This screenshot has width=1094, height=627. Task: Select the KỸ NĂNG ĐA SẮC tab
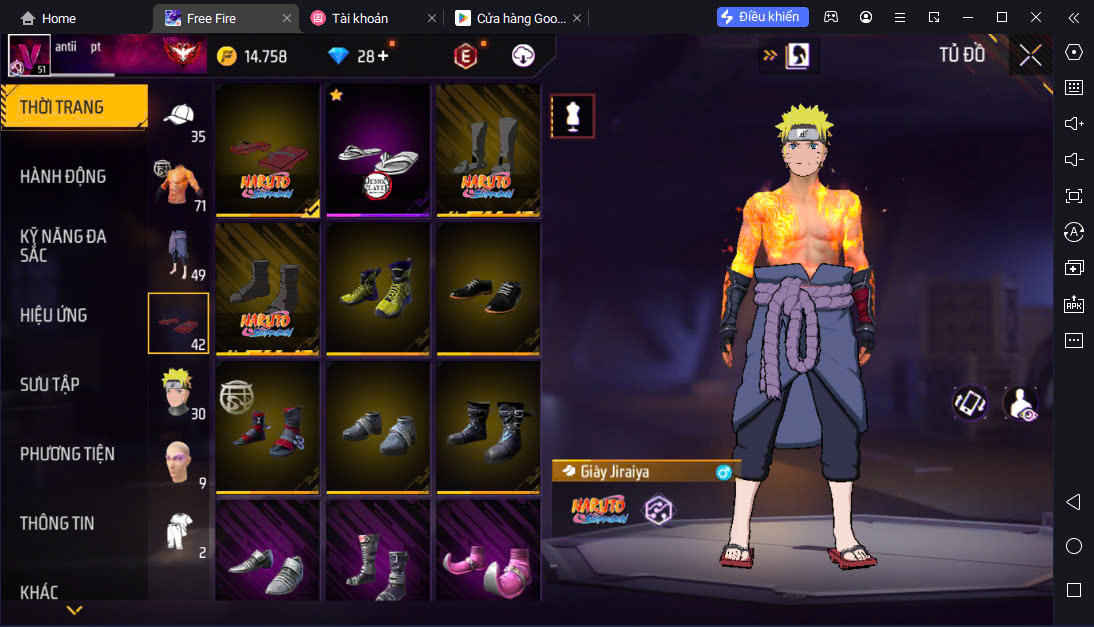(63, 246)
